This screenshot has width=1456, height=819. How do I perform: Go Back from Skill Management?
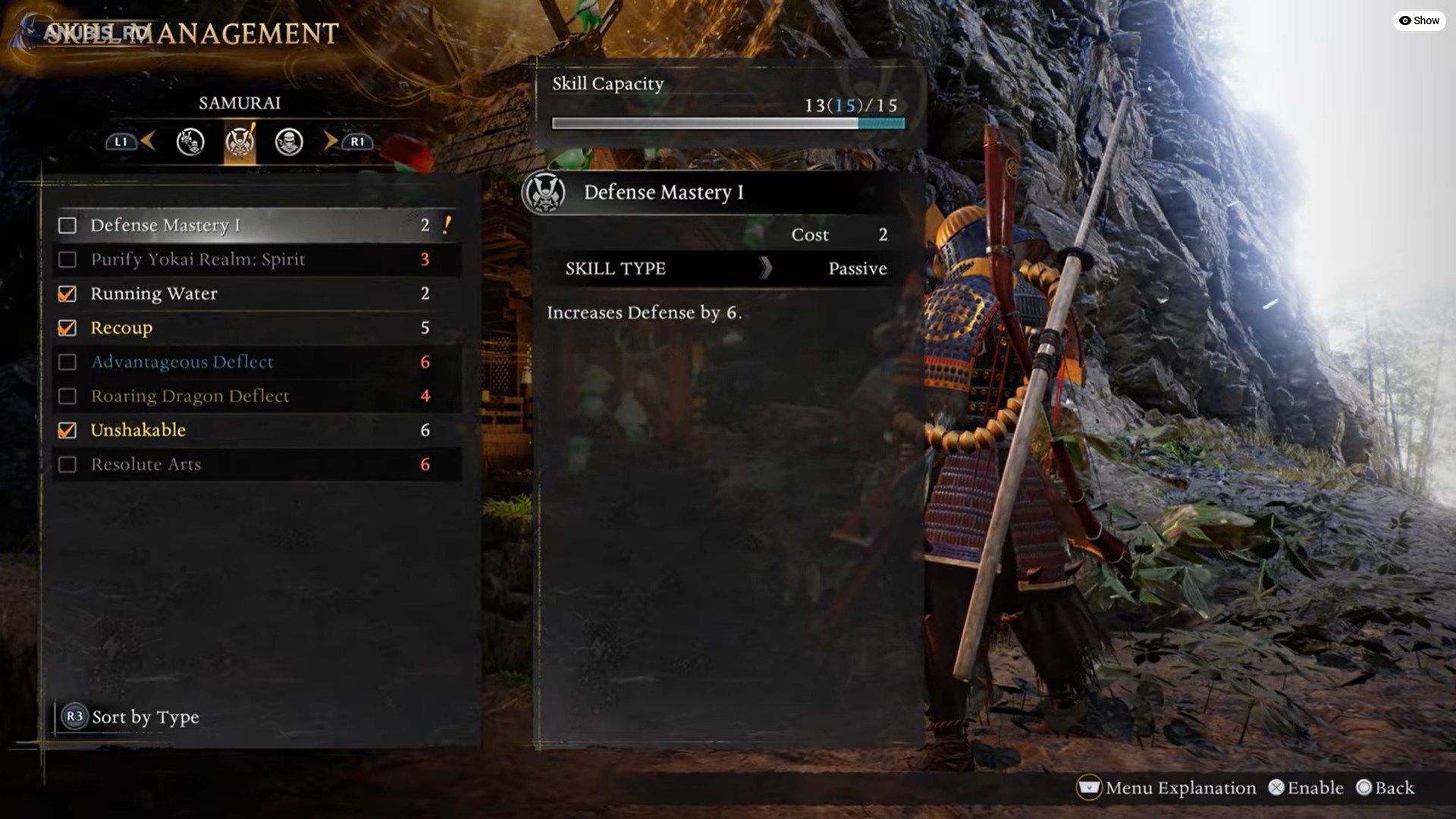(1385, 788)
